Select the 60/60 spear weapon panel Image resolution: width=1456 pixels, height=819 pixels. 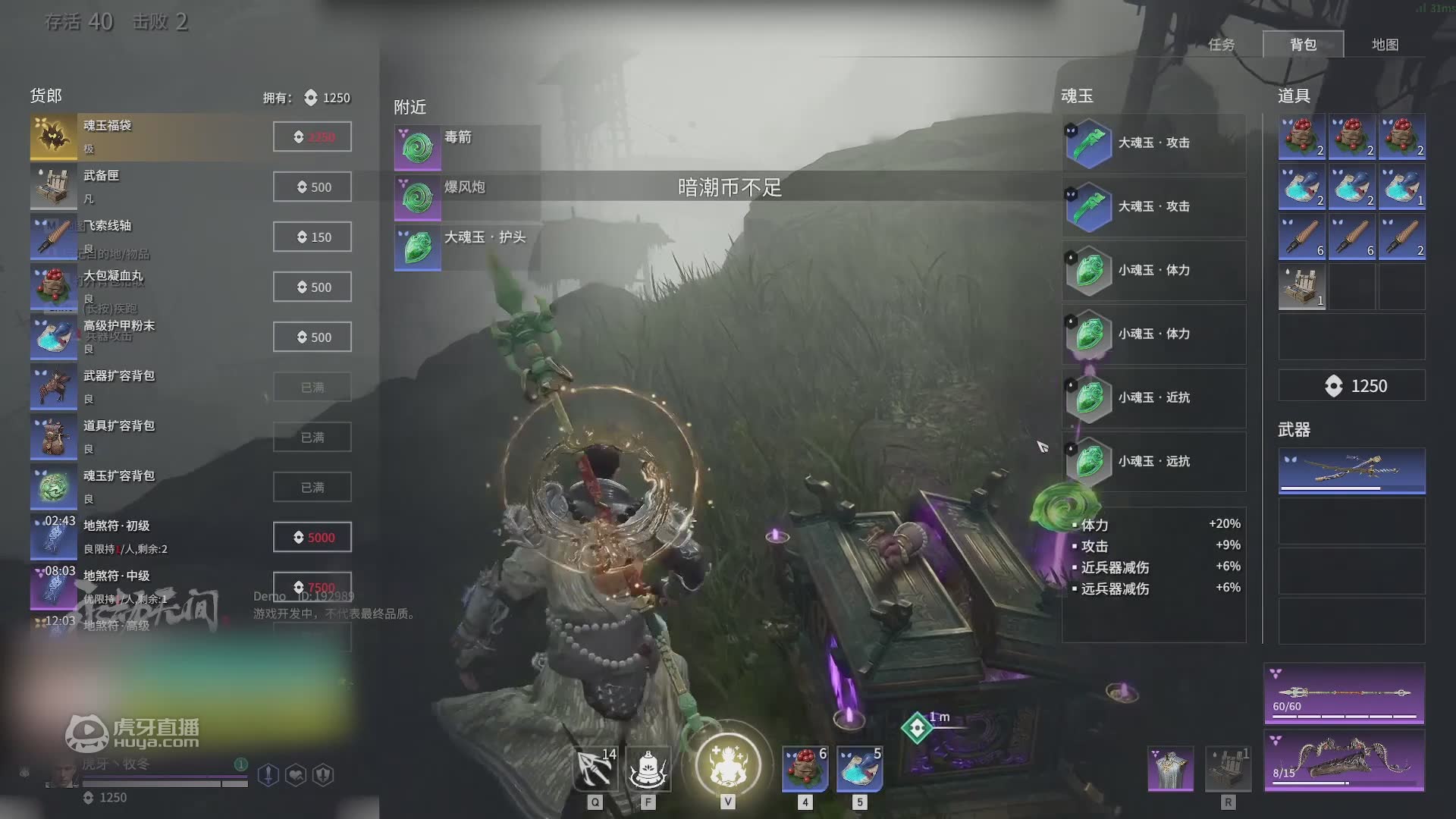[x=1344, y=693]
